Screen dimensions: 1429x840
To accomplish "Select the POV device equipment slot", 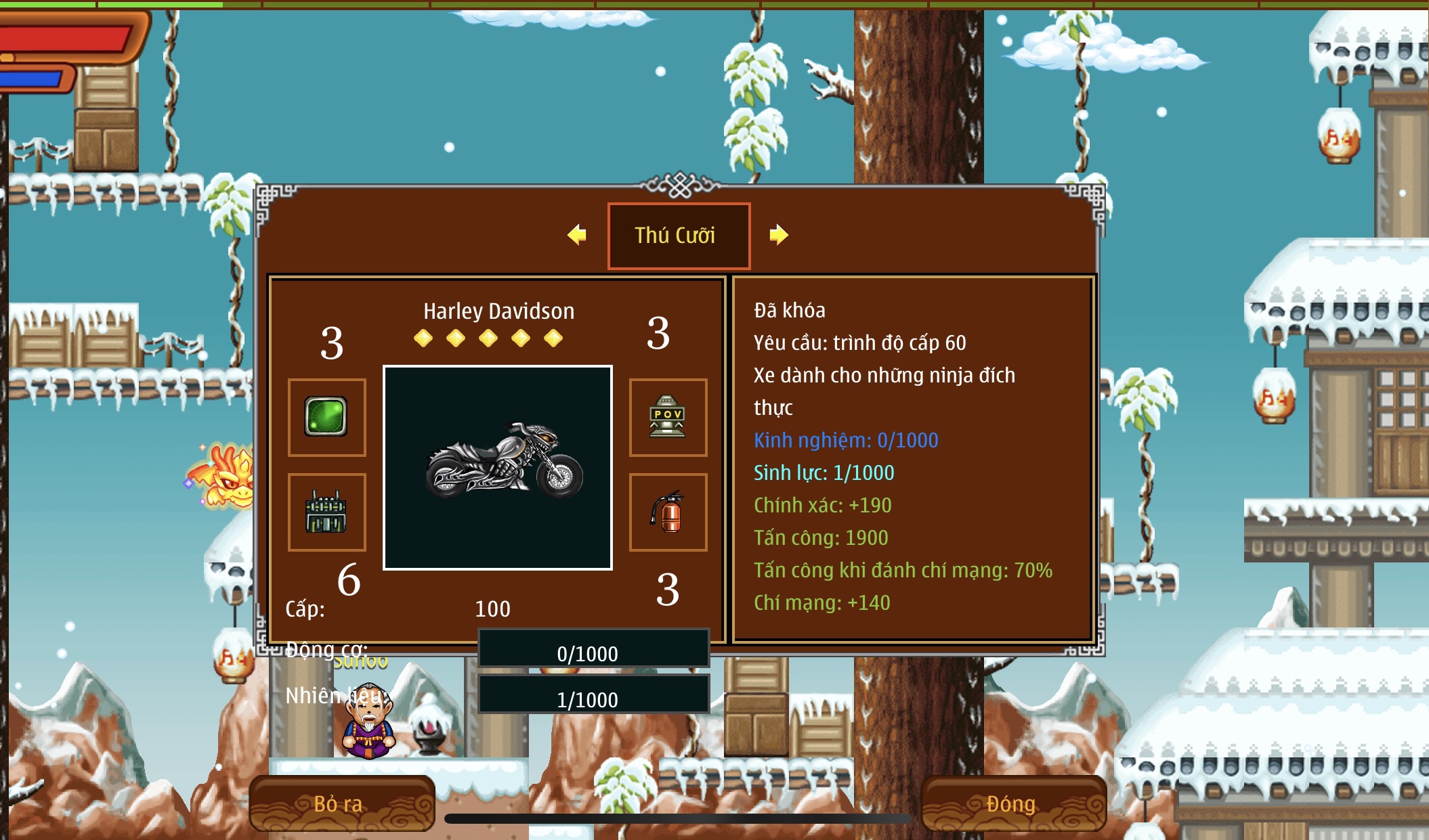I will click(x=668, y=417).
